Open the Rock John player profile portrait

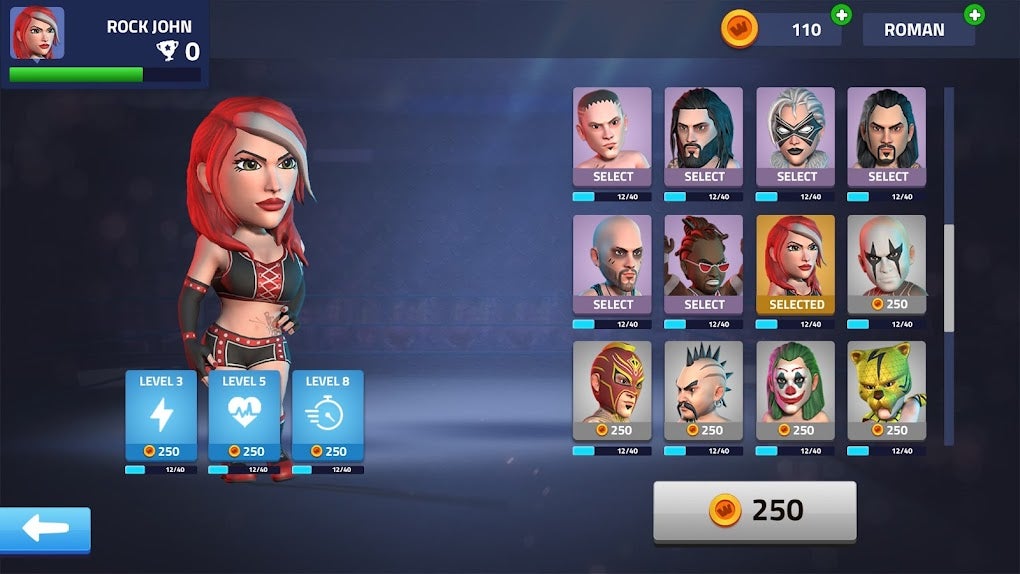37,34
